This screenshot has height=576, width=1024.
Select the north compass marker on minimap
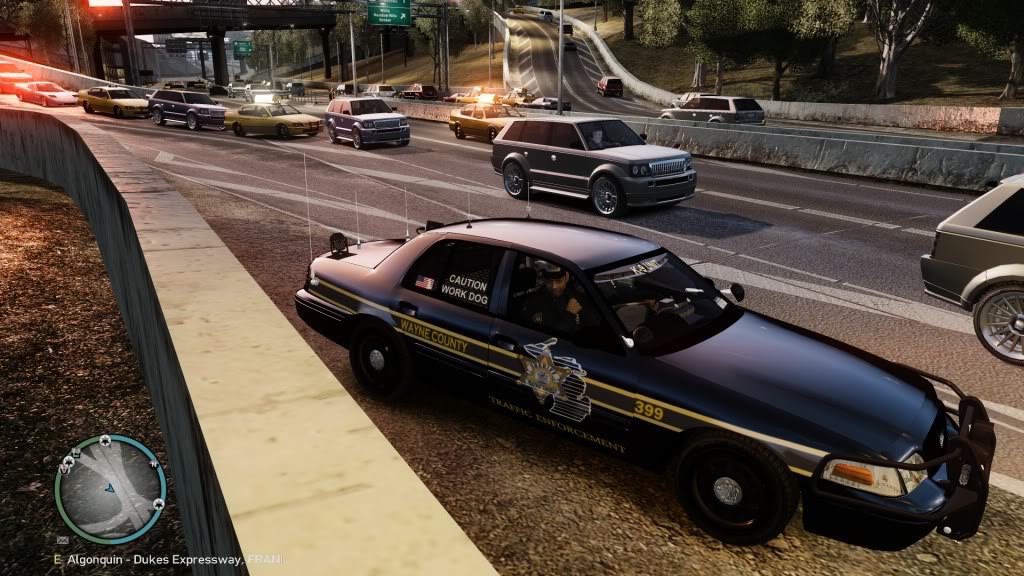coord(154,464)
